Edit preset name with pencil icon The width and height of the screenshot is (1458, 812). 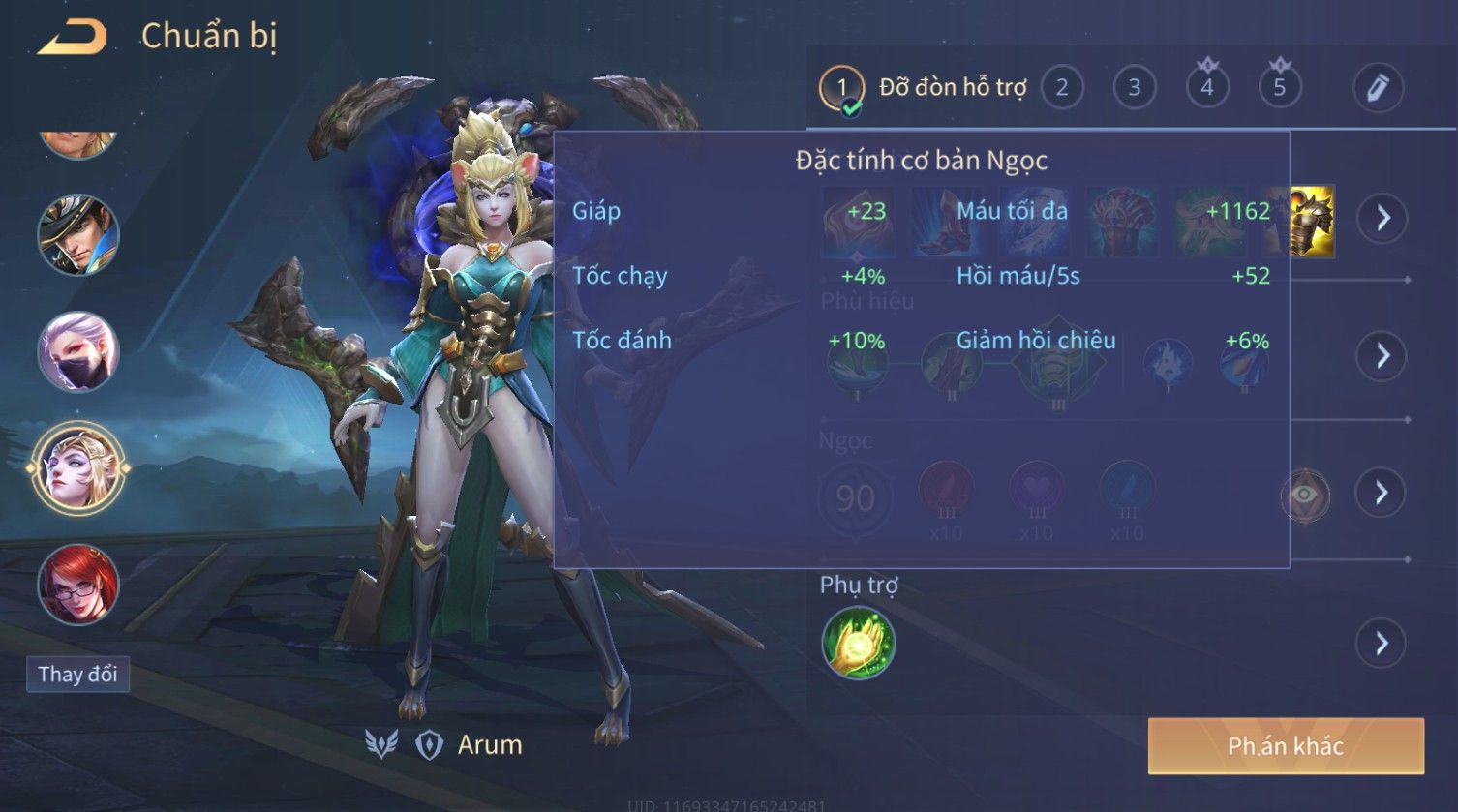pyautogui.click(x=1378, y=88)
